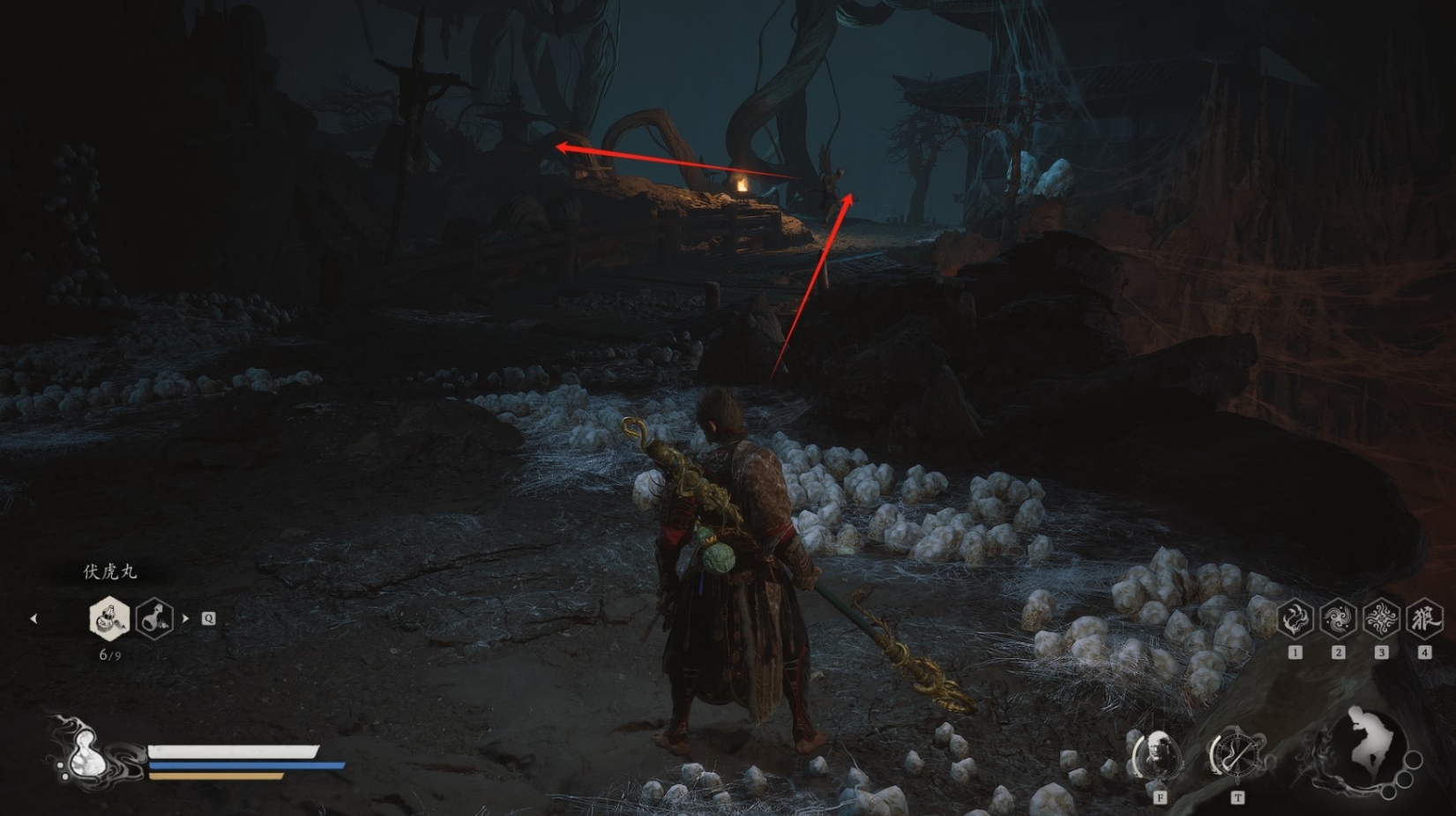Activate the circular vessel icon with the staff
The width and height of the screenshot is (1456, 816).
point(1236,755)
